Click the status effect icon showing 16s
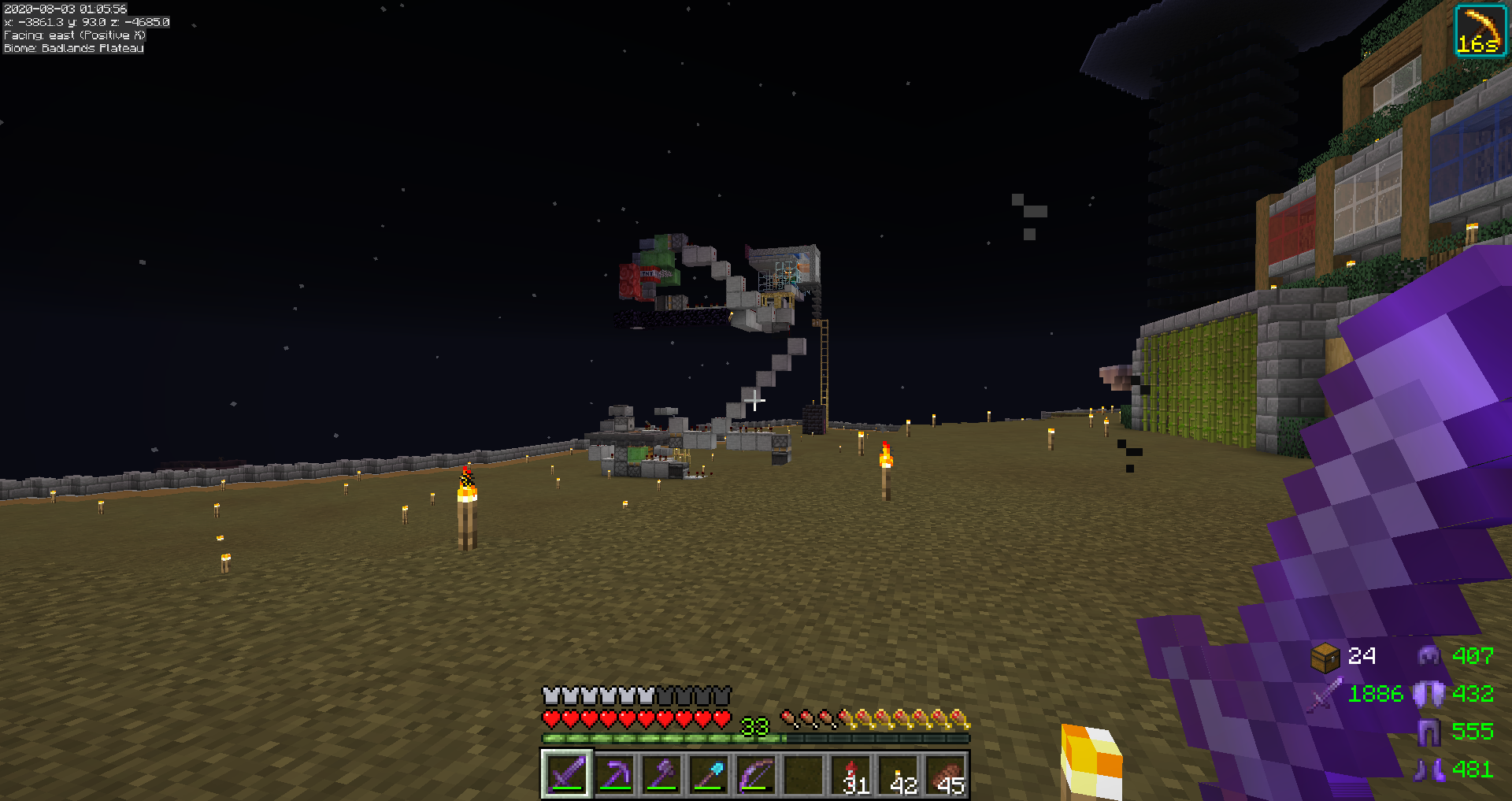Image resolution: width=1512 pixels, height=801 pixels. (1480, 31)
